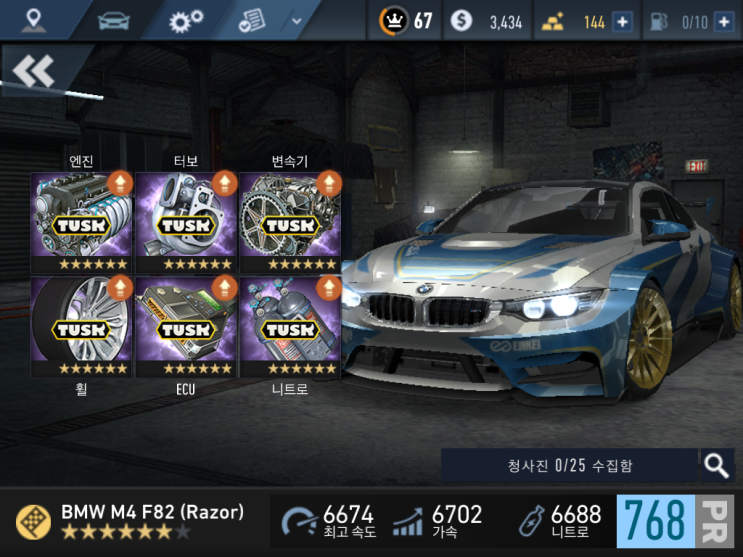Select the 터보 turbo part slot
743x557 pixels.
point(186,222)
